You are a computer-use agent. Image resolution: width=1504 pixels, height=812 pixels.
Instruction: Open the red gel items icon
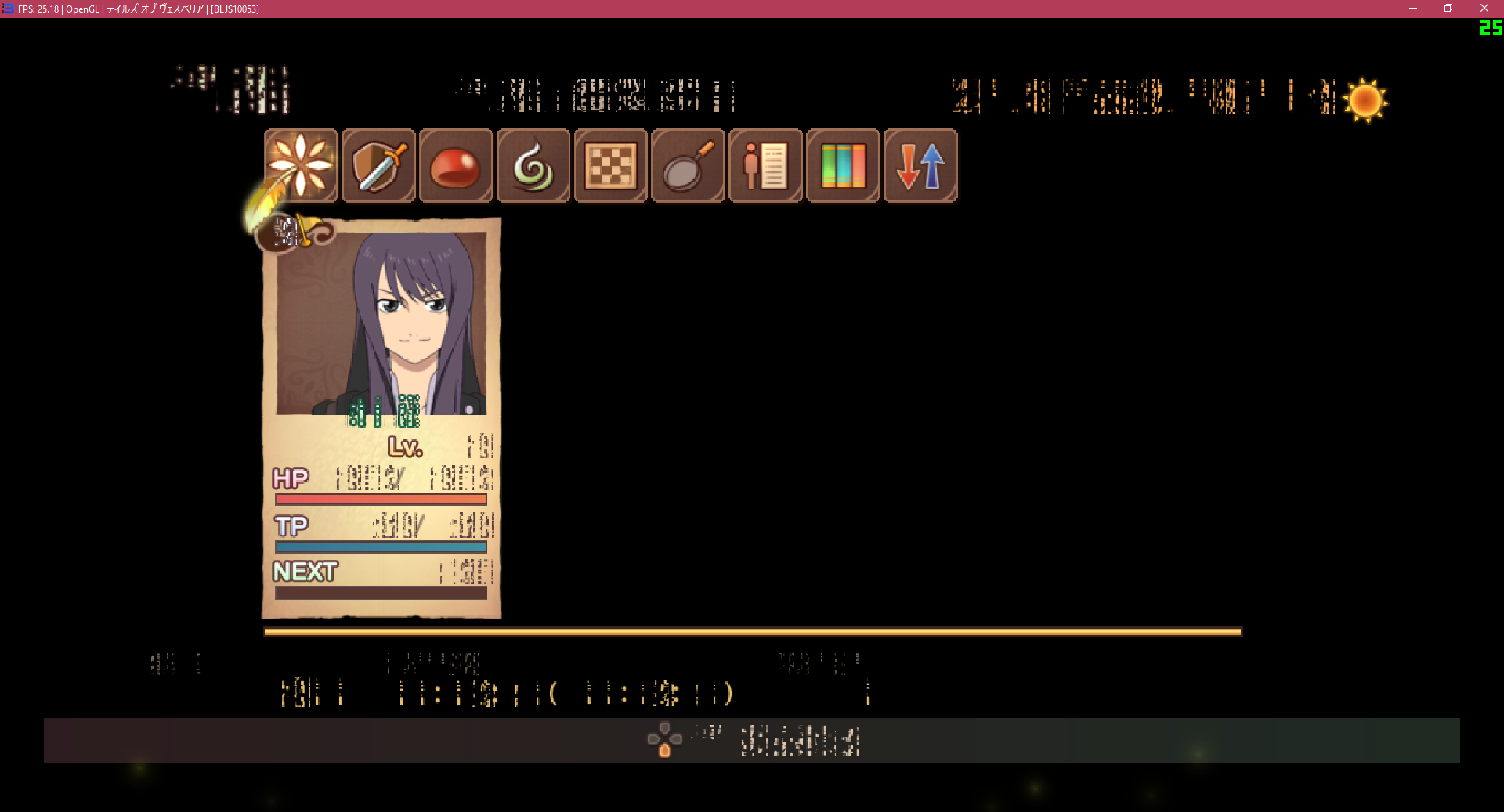pos(456,166)
